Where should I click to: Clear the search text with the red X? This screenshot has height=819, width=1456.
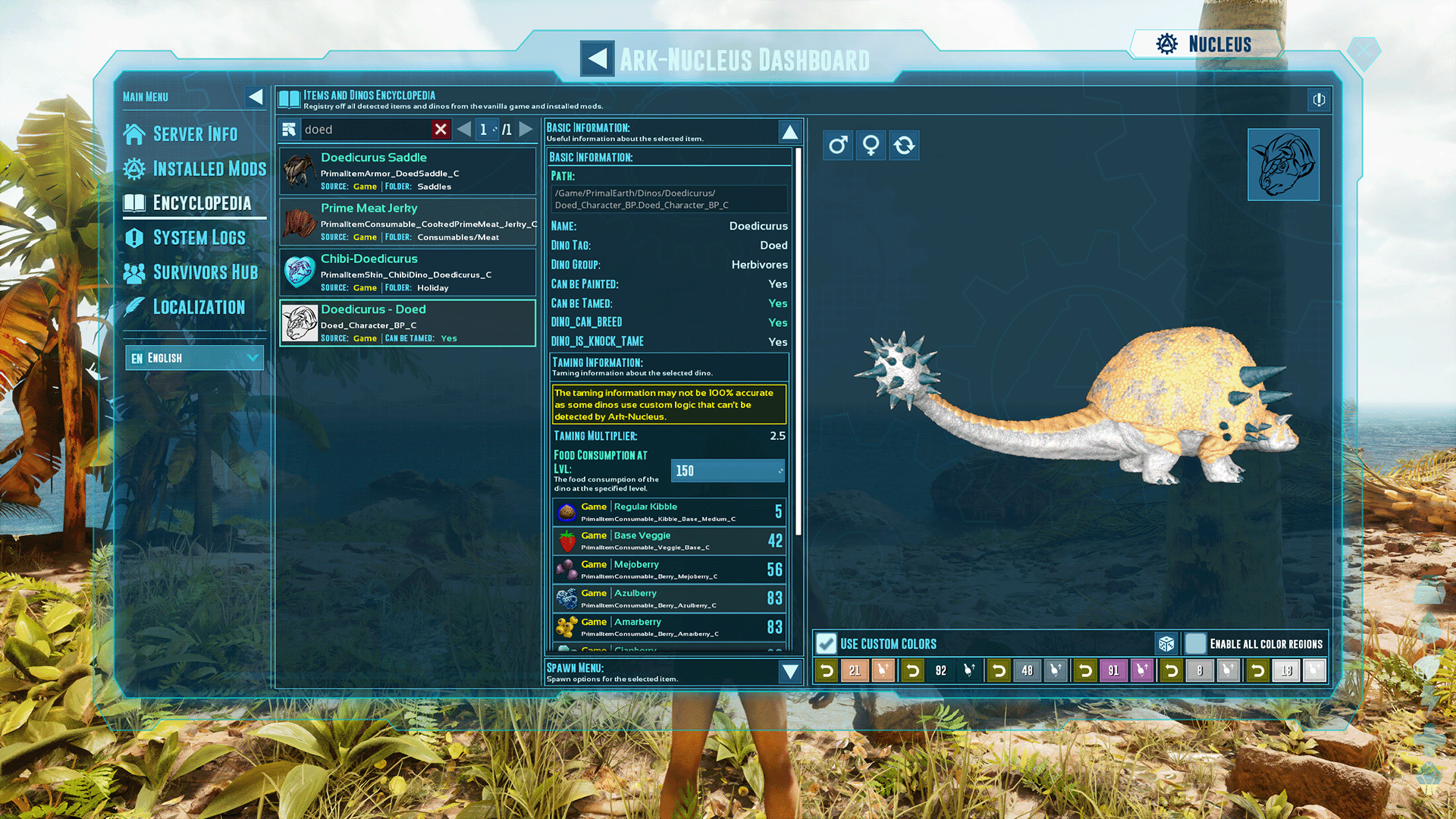pyautogui.click(x=441, y=130)
